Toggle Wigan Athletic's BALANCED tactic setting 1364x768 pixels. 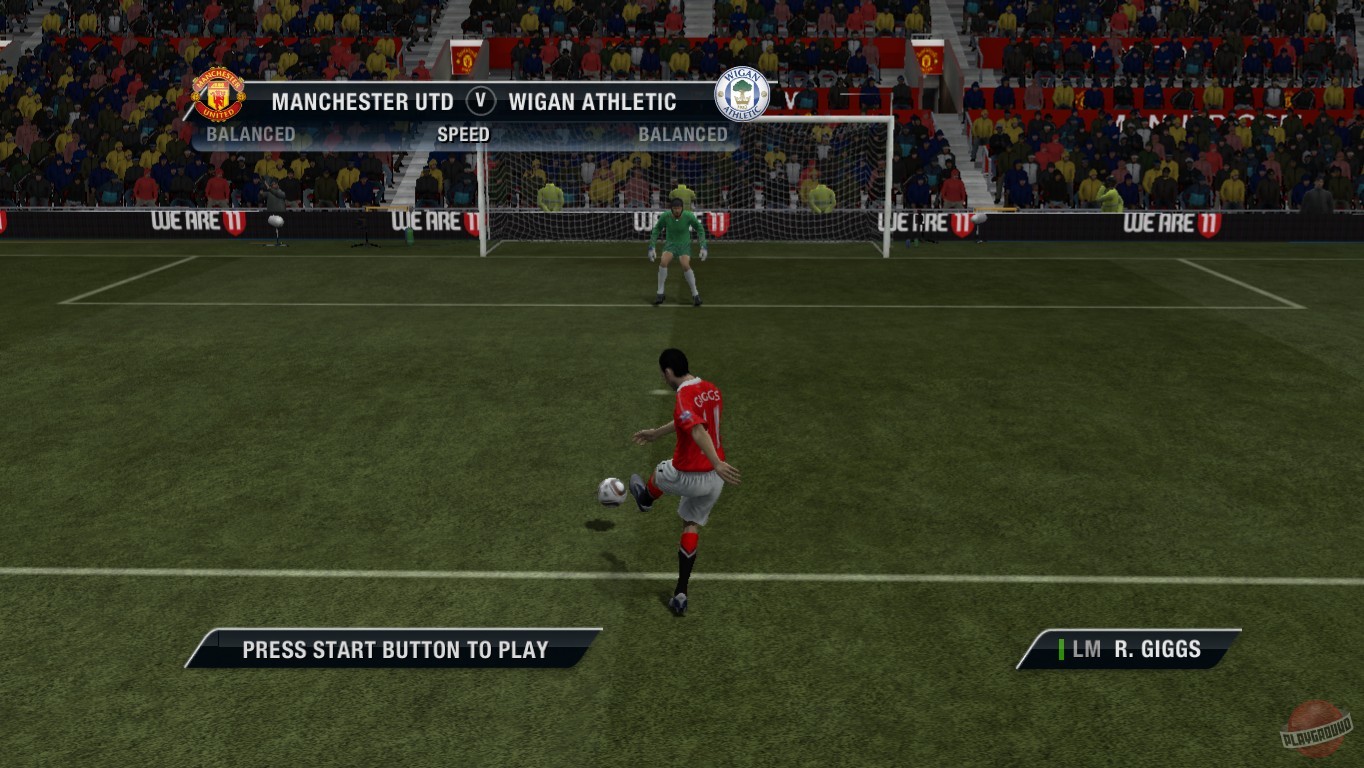(683, 134)
